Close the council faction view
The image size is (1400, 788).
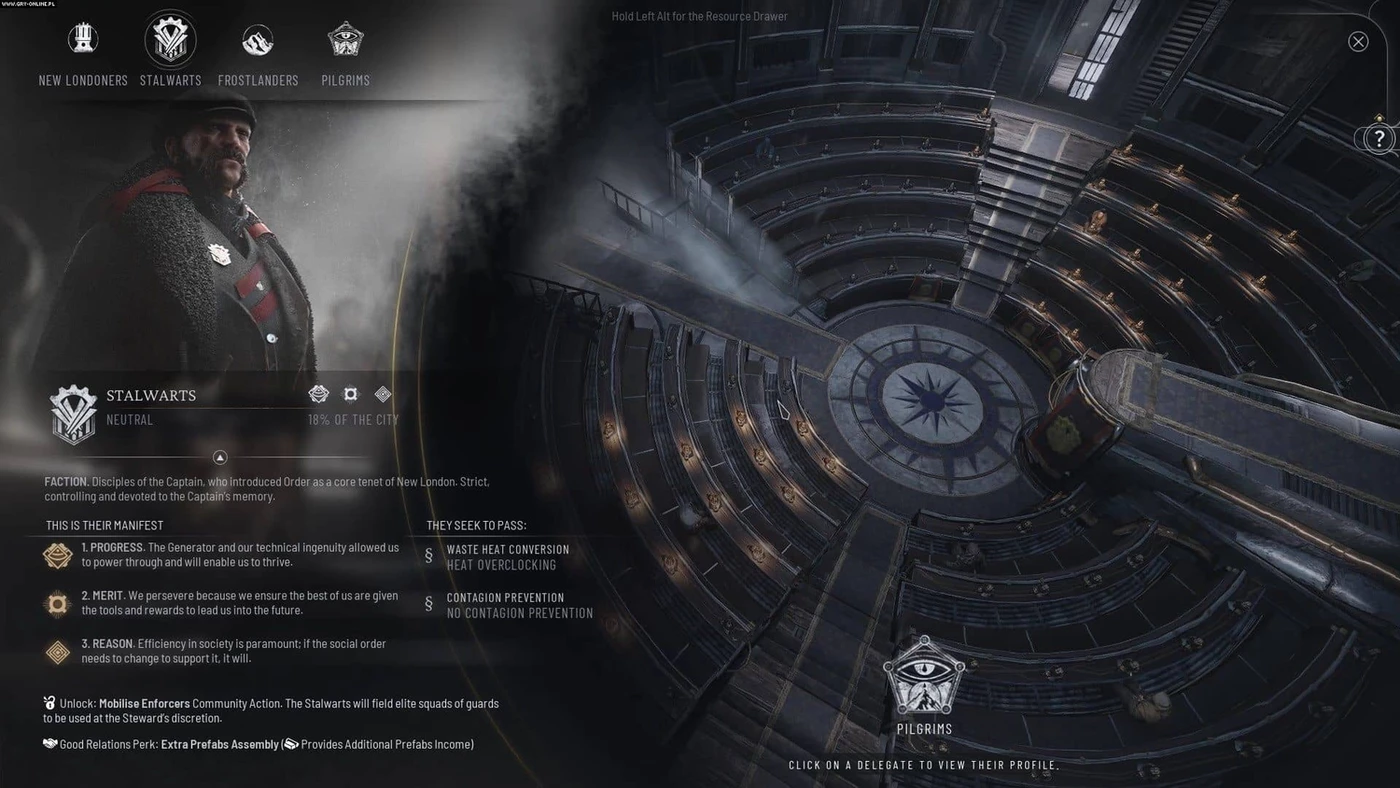coord(1358,41)
